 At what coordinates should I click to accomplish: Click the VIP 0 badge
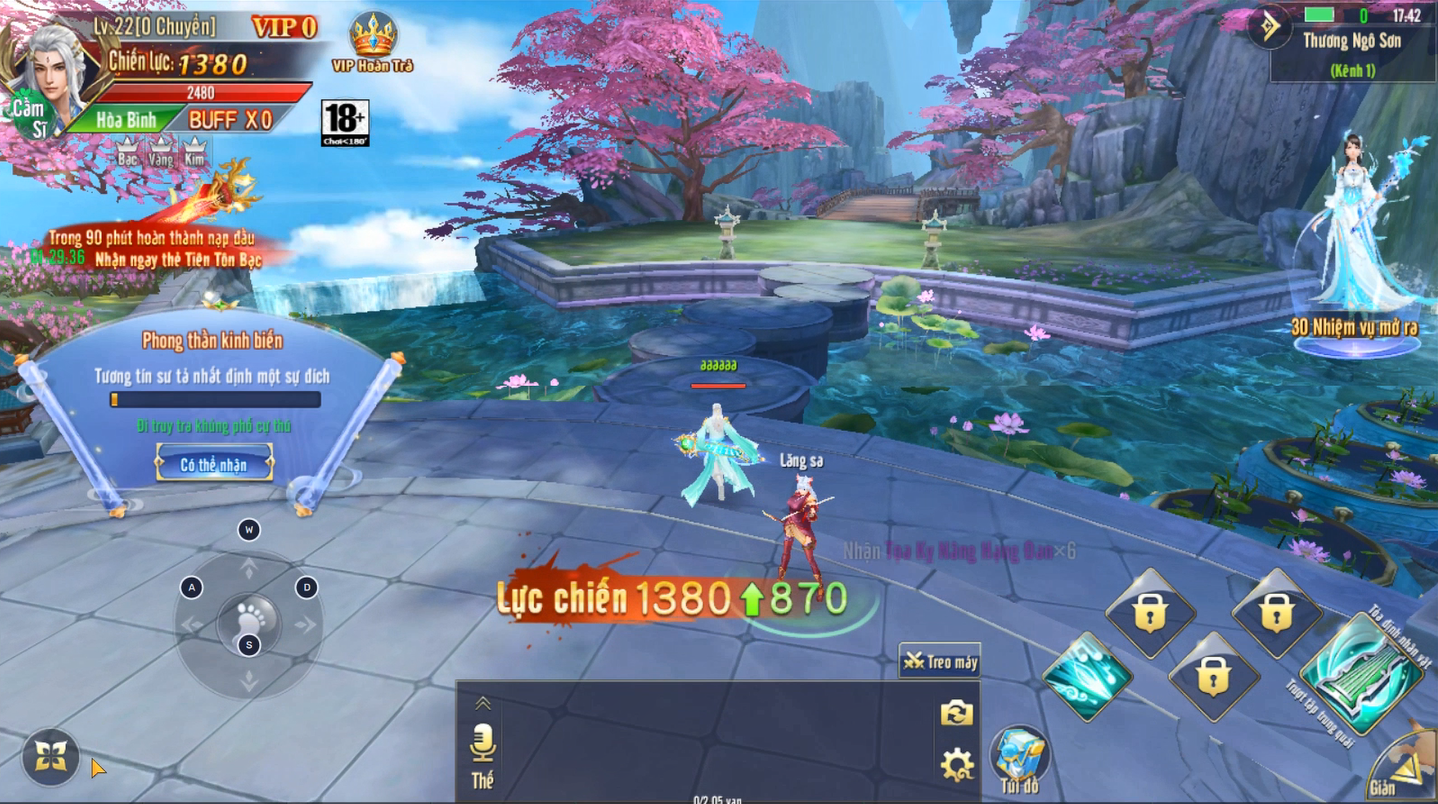[x=284, y=27]
